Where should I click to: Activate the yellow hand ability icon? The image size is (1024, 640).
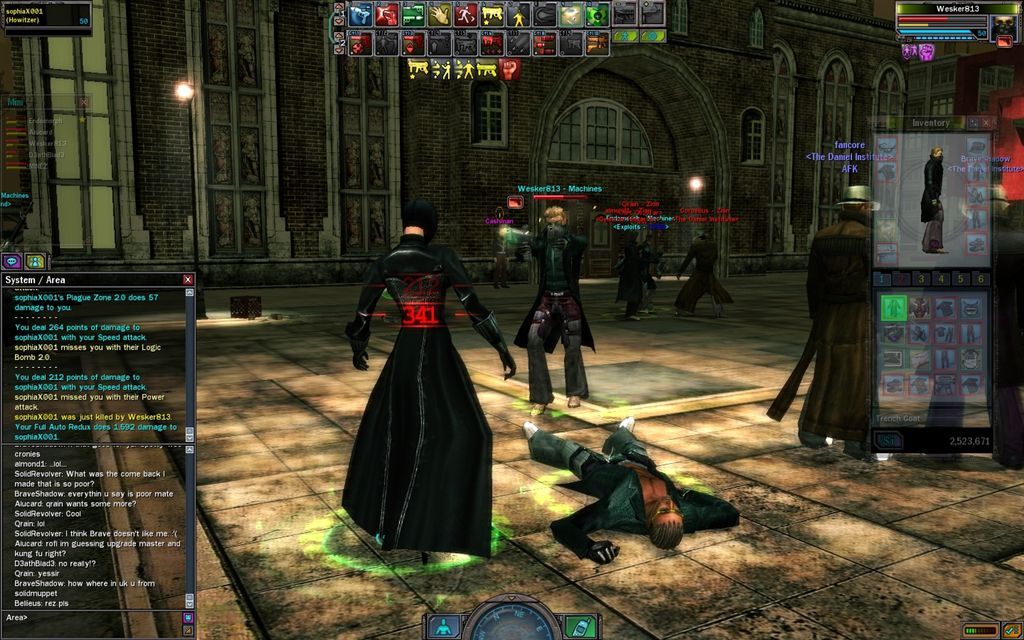pos(440,15)
